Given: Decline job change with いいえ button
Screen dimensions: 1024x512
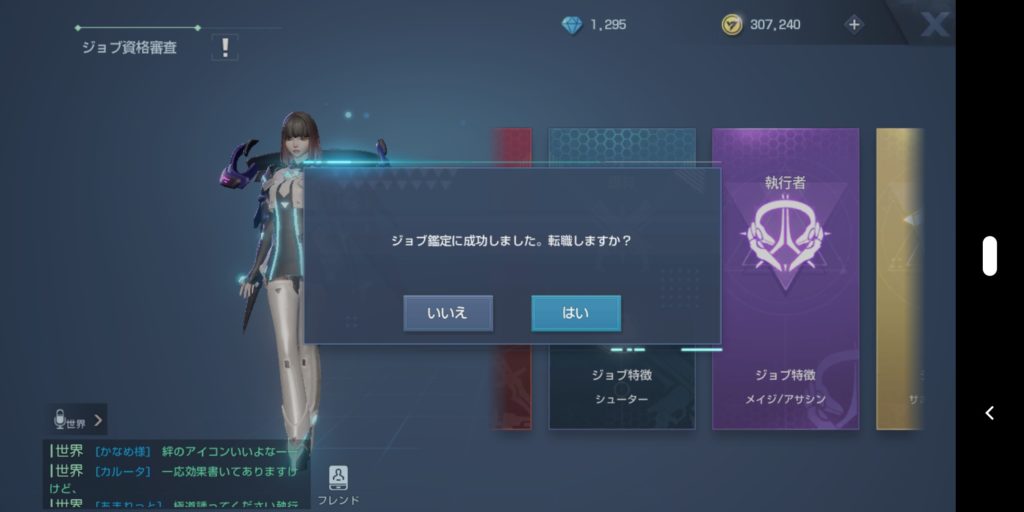Looking at the screenshot, I should (x=448, y=313).
